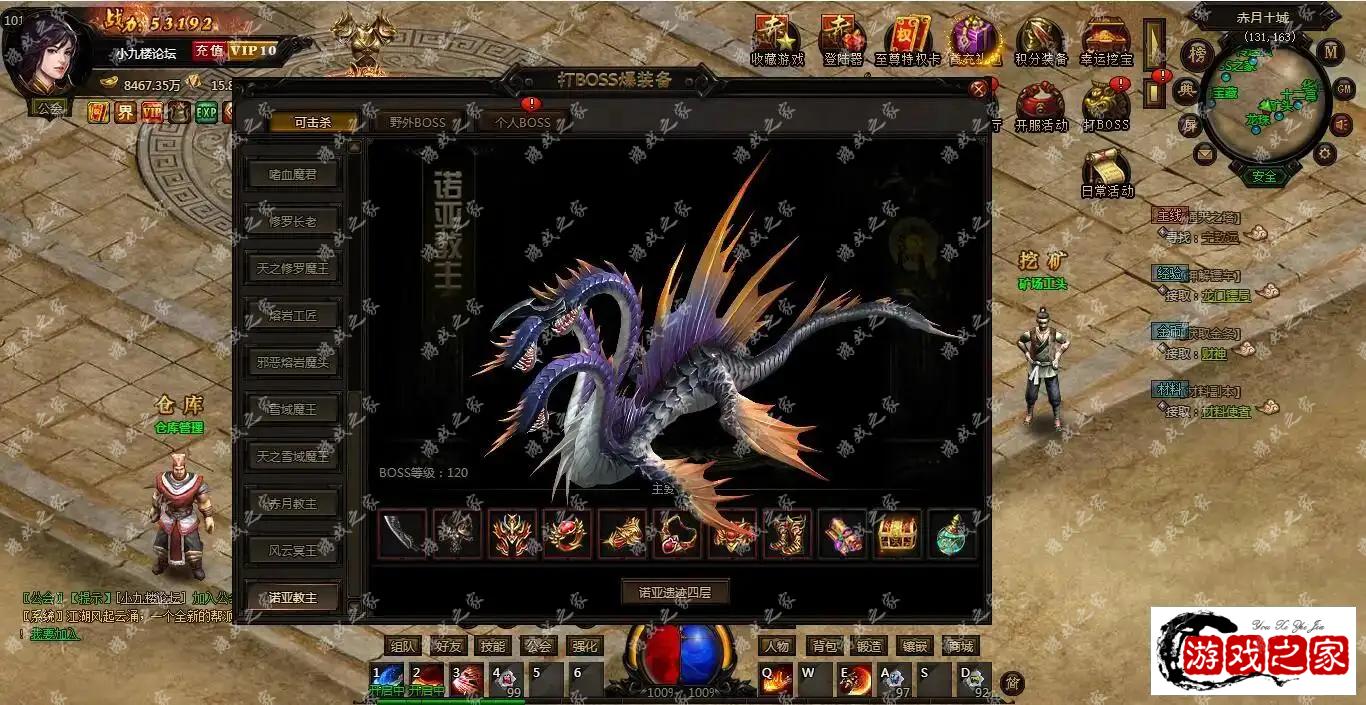Open the 商城 shop
The width and height of the screenshot is (1366, 705).
960,646
